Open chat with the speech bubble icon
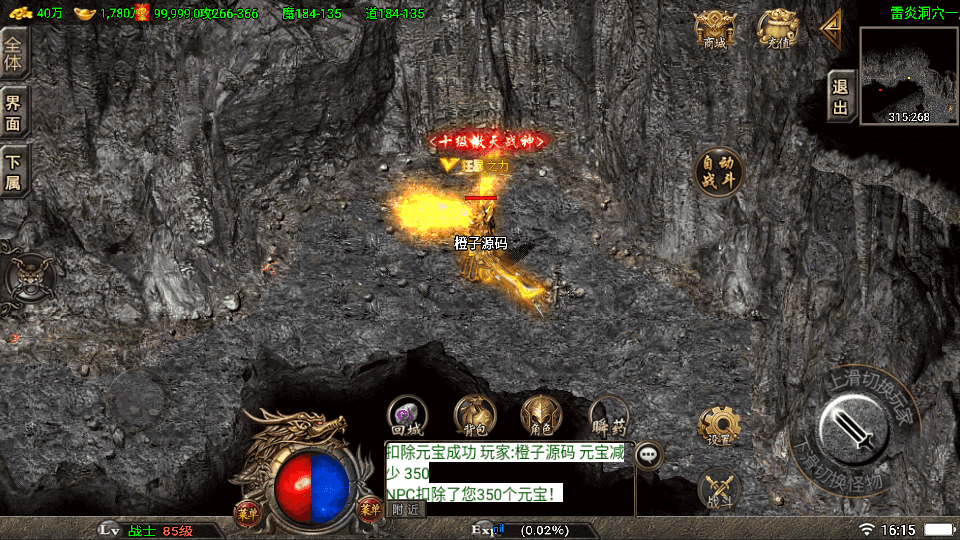This screenshot has width=960, height=540. (650, 455)
